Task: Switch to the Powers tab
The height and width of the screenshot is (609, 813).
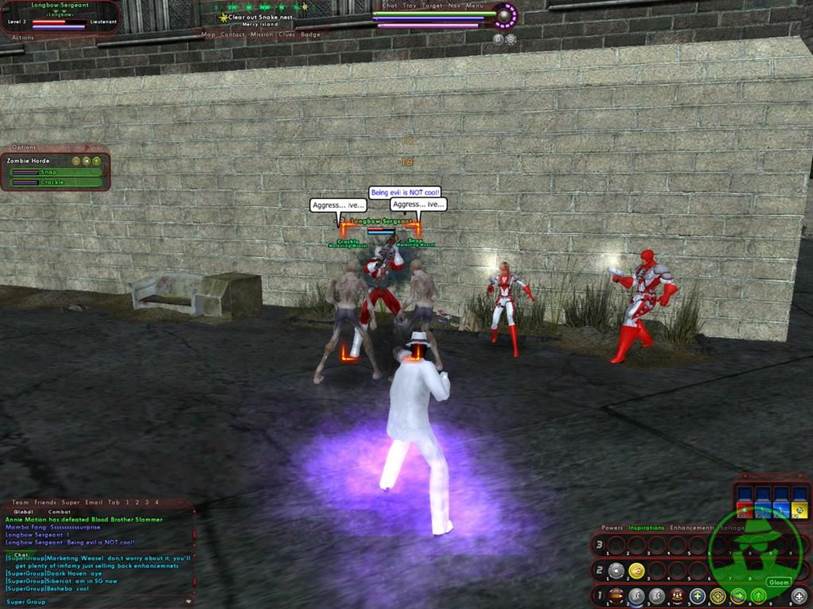Action: point(612,527)
